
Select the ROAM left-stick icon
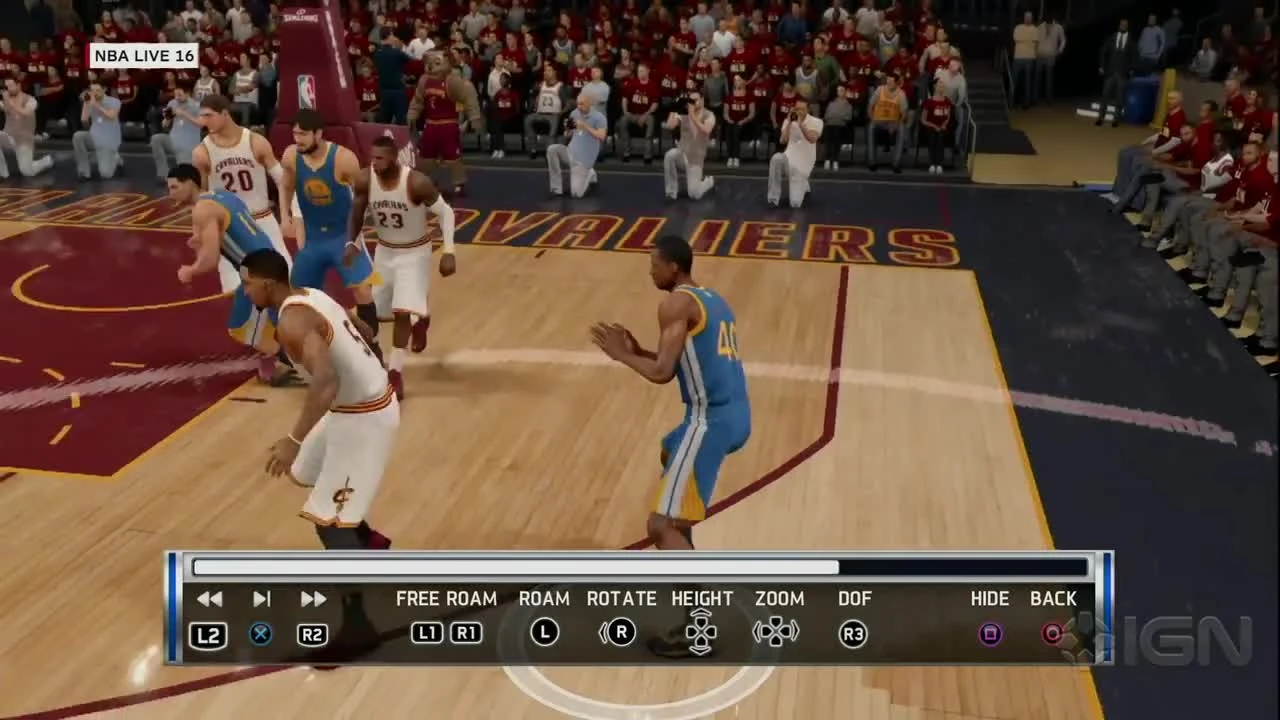(544, 633)
